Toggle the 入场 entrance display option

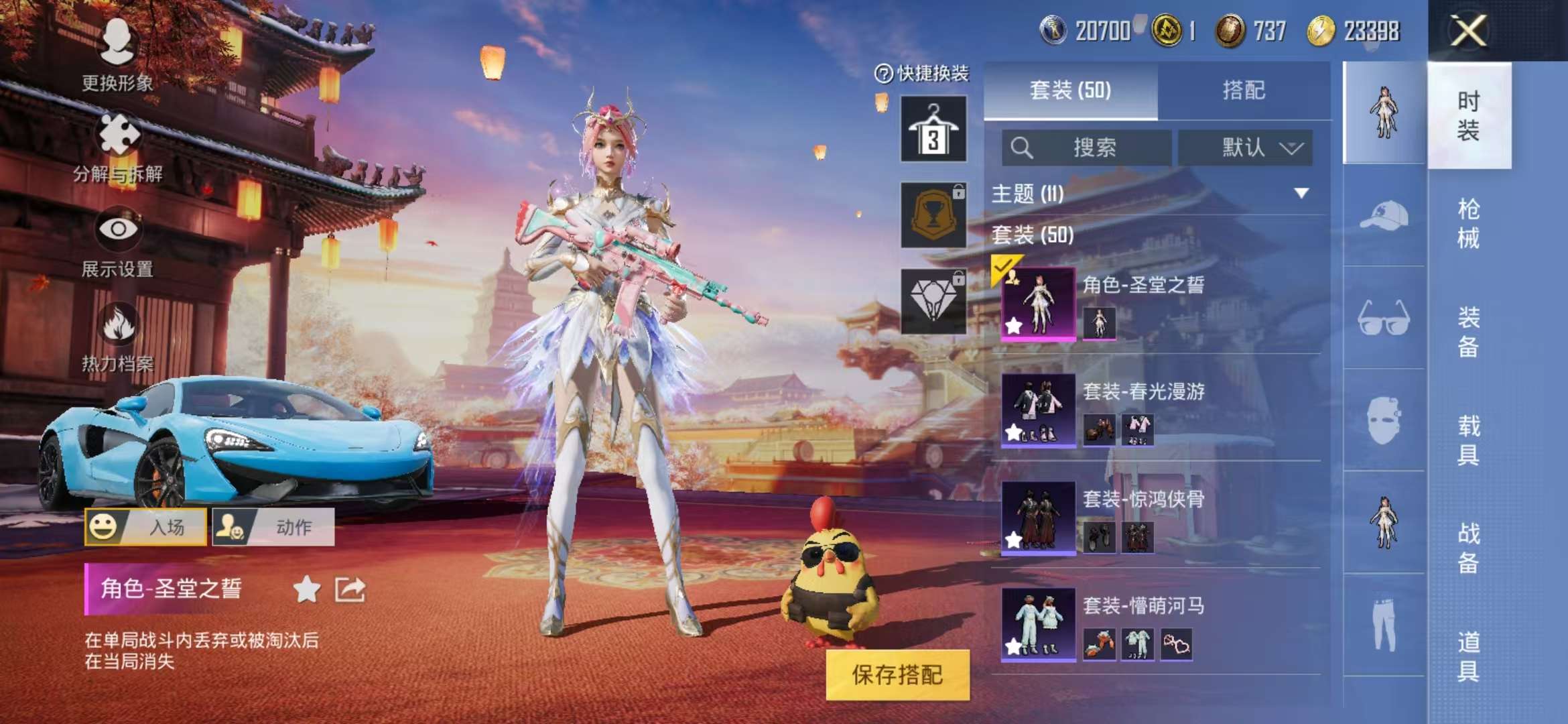click(146, 527)
